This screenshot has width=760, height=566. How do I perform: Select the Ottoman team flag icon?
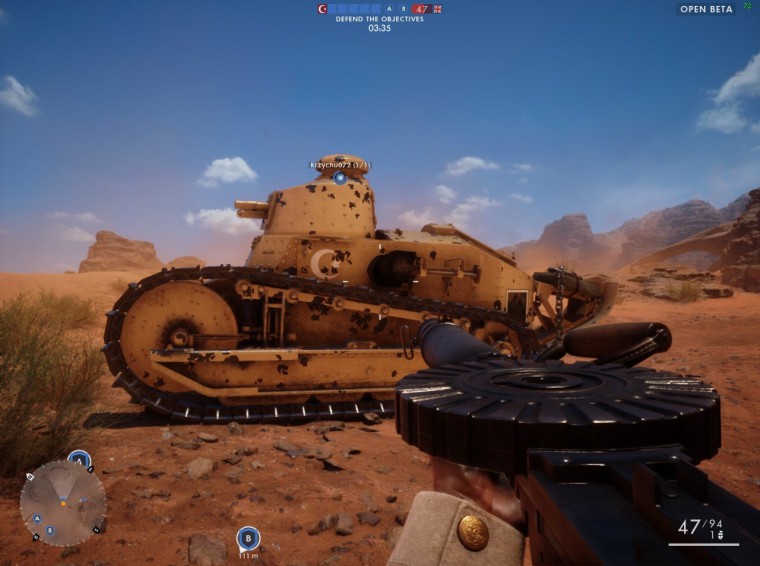(322, 9)
